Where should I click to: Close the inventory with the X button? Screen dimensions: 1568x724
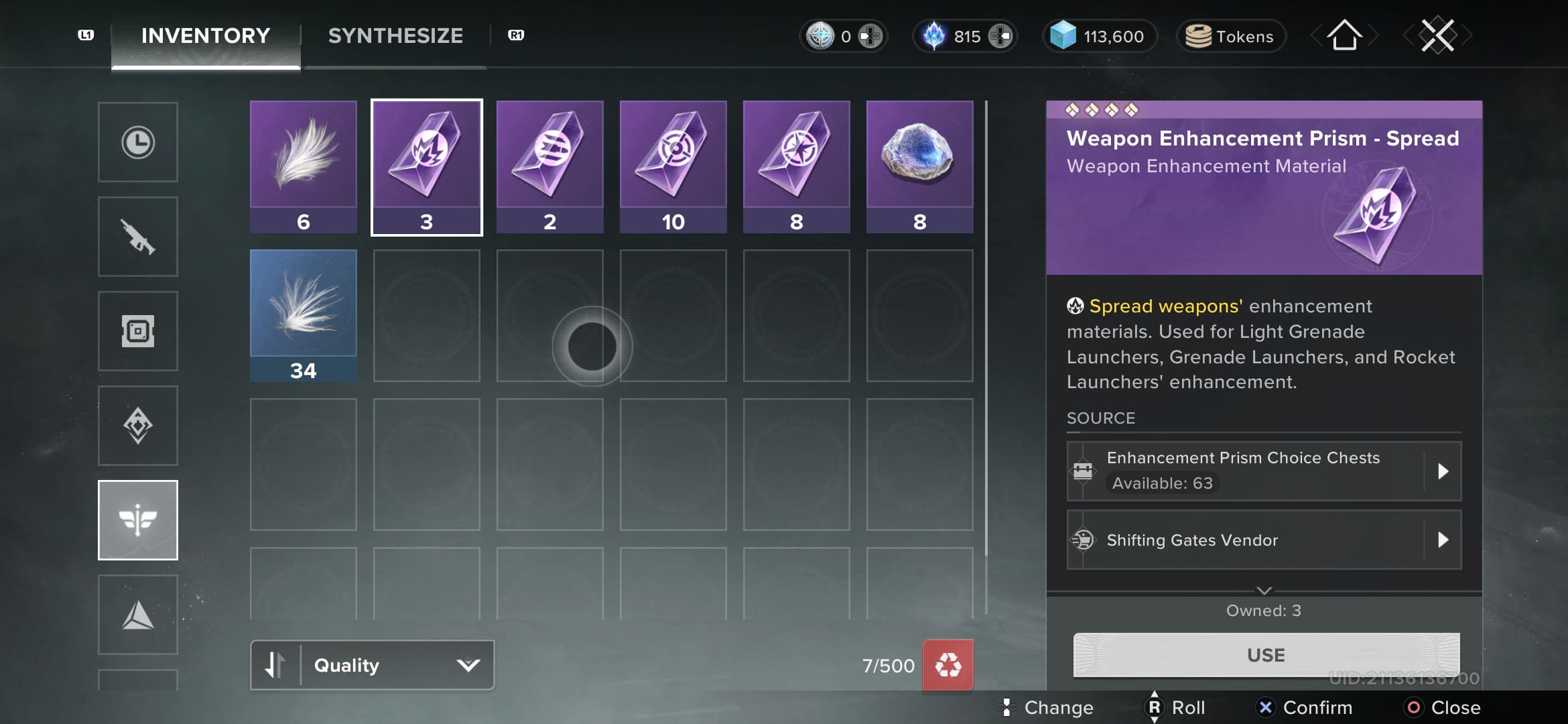tap(1437, 36)
